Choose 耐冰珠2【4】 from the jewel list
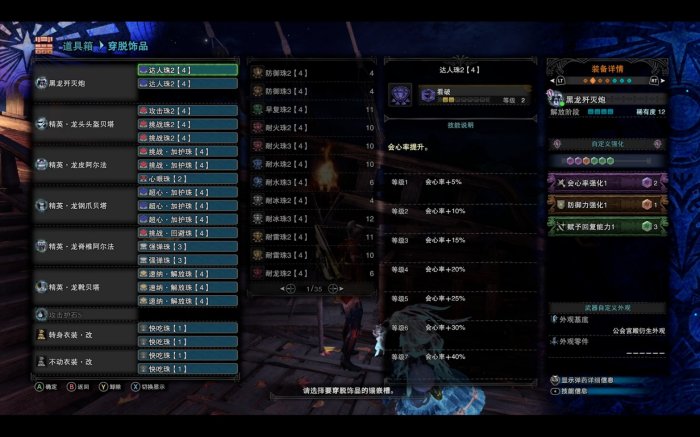Screen dimensions: 700x437 312,201
